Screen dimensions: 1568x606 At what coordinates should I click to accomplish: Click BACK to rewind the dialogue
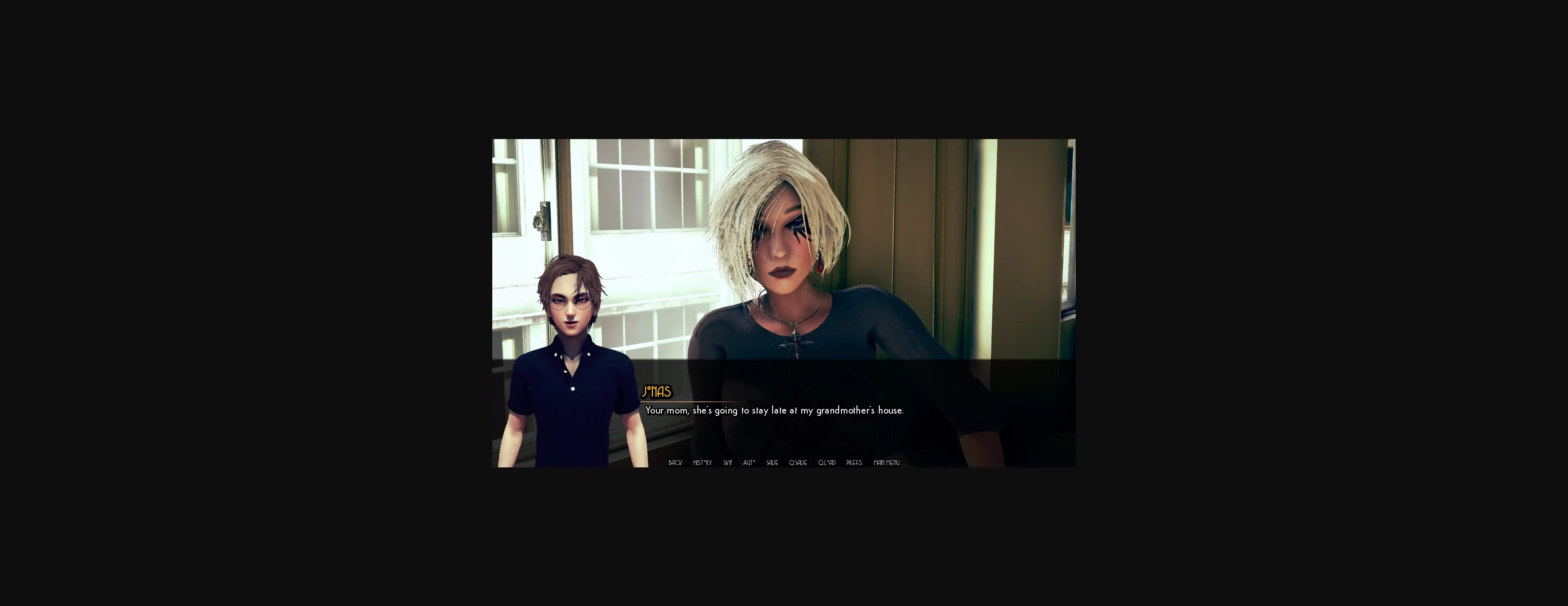coord(675,463)
